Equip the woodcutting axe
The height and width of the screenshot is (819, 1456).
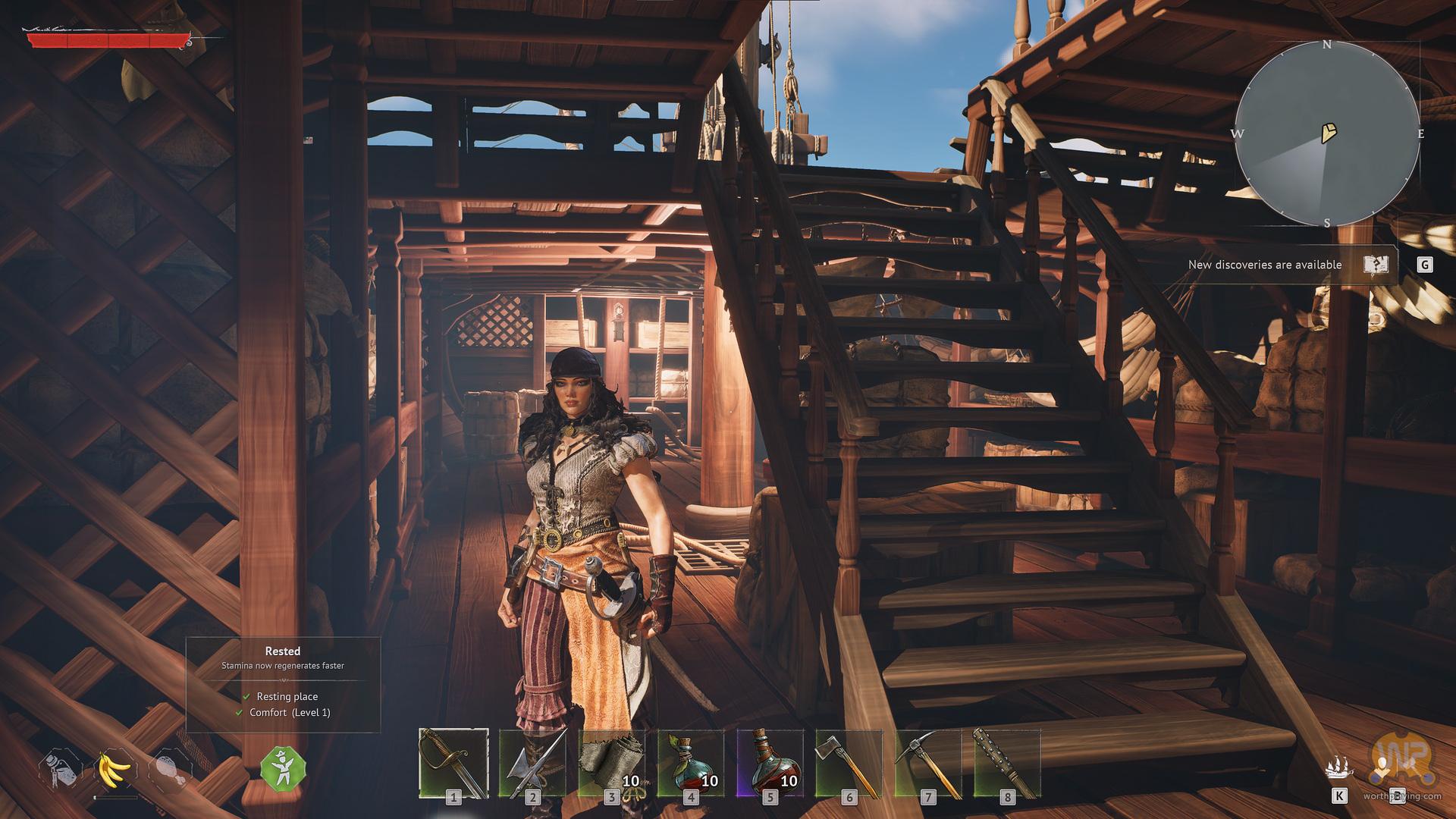(x=849, y=764)
